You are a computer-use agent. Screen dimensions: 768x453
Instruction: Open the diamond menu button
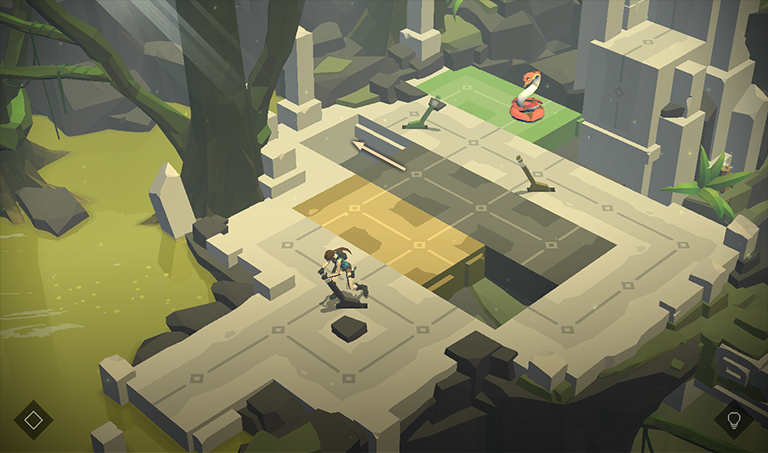(33, 419)
